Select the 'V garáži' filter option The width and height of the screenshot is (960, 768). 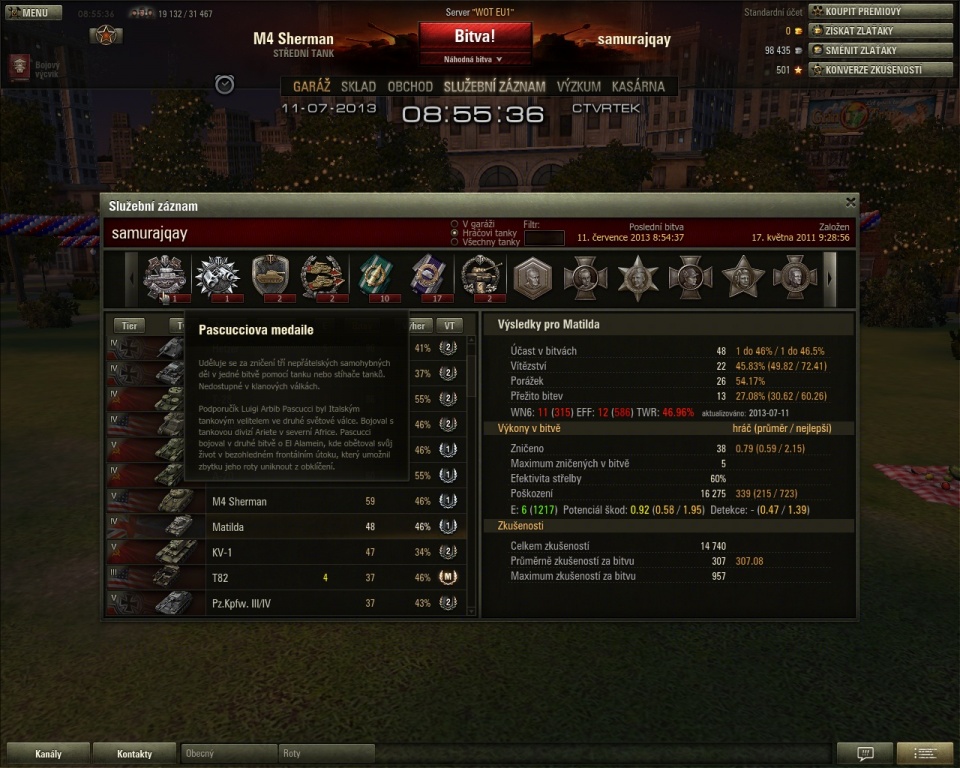pyautogui.click(x=455, y=224)
